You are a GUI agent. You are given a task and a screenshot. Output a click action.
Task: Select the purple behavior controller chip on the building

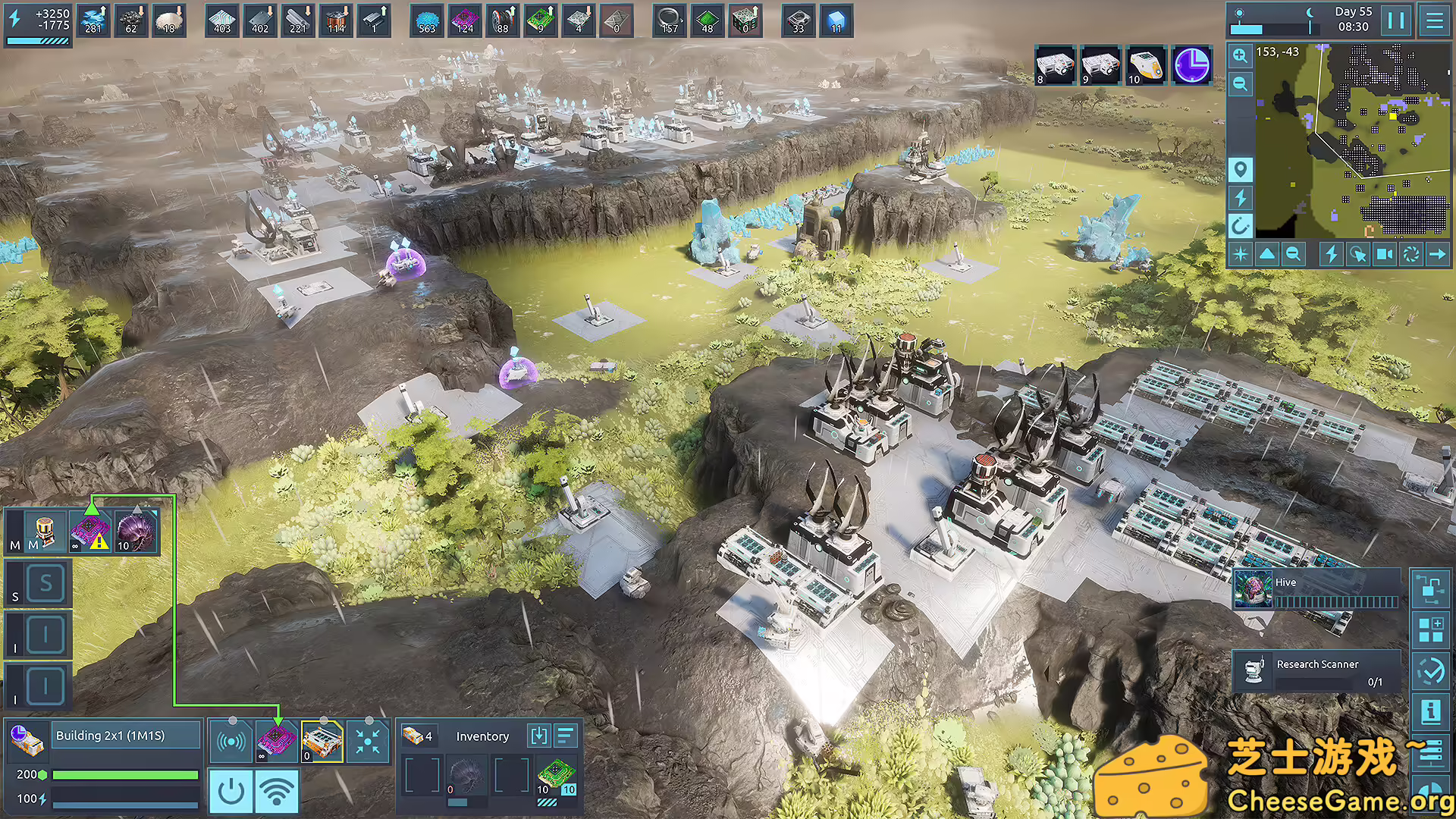275,739
